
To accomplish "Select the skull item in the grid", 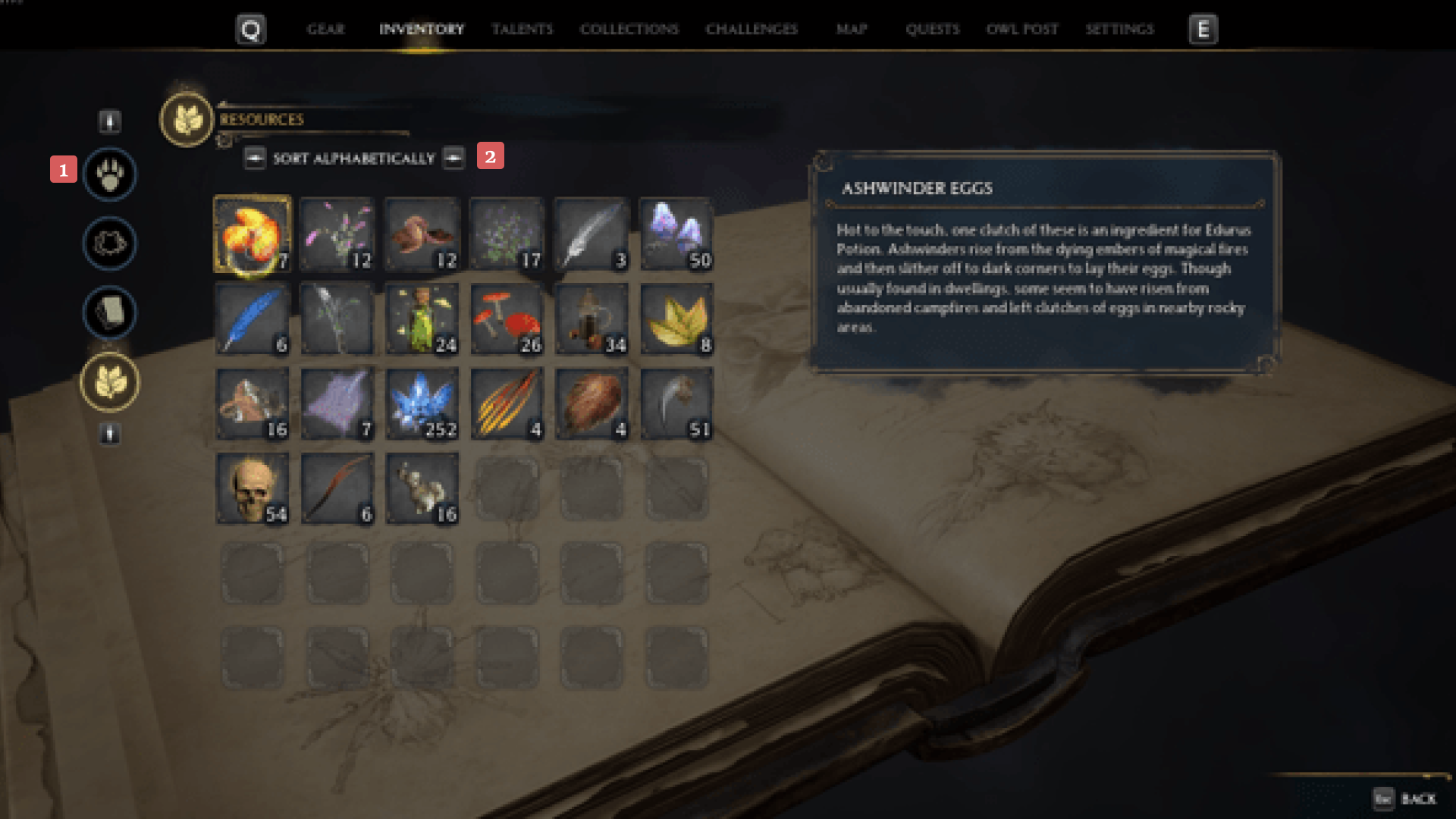I will tap(253, 488).
